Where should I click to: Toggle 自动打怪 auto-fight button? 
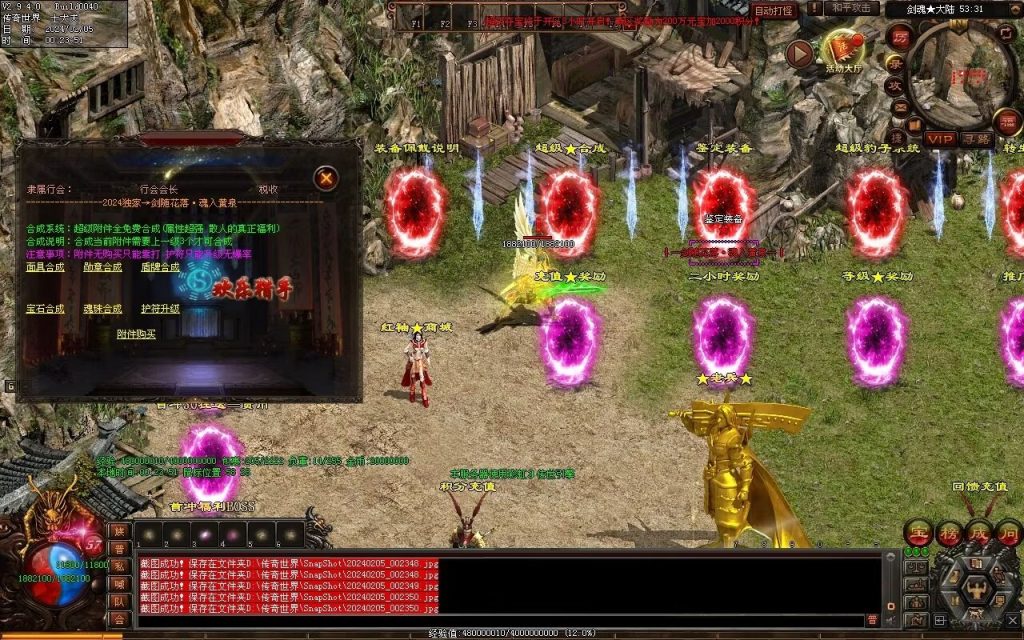click(773, 11)
